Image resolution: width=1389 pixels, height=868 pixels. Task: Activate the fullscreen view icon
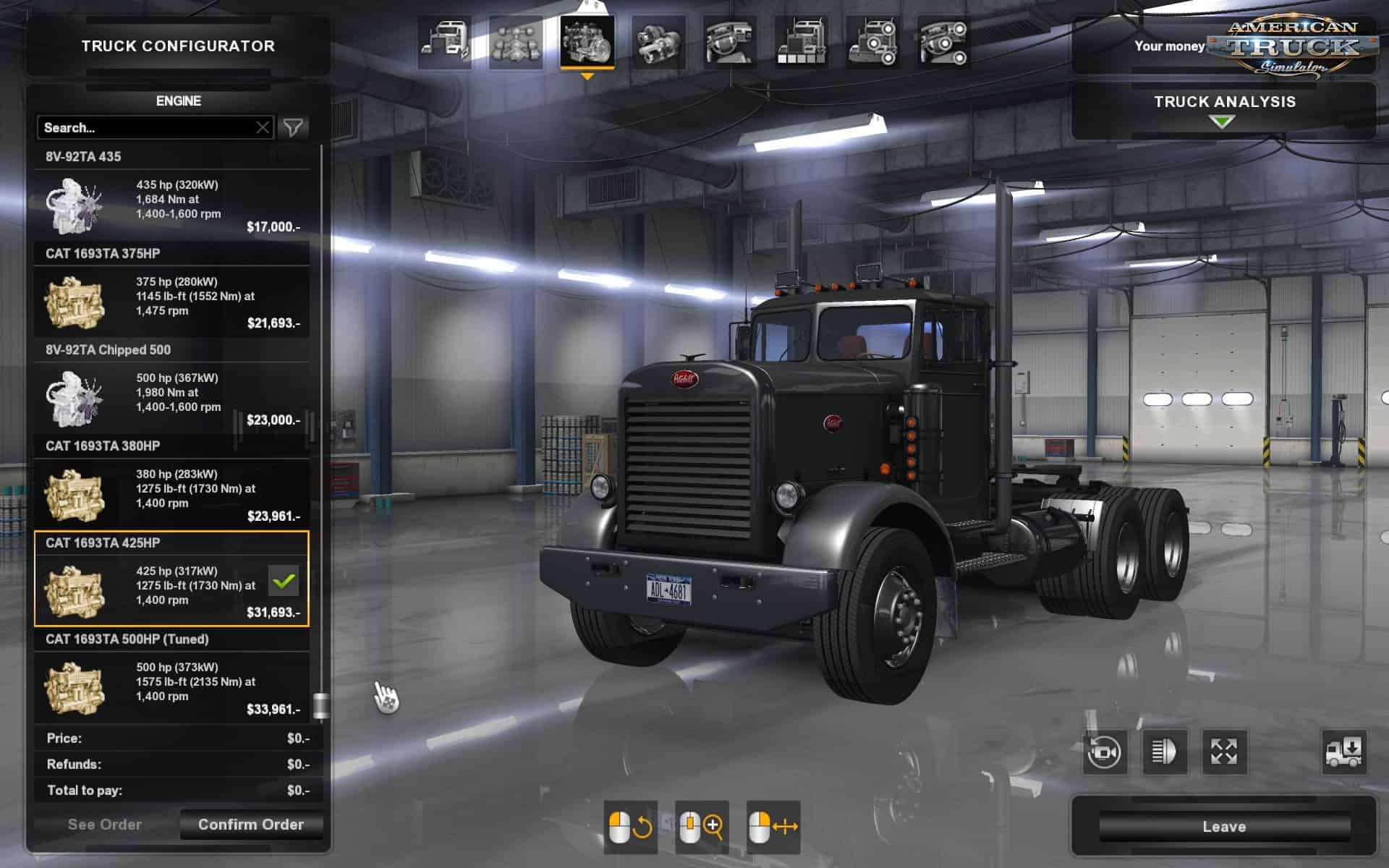click(1224, 752)
